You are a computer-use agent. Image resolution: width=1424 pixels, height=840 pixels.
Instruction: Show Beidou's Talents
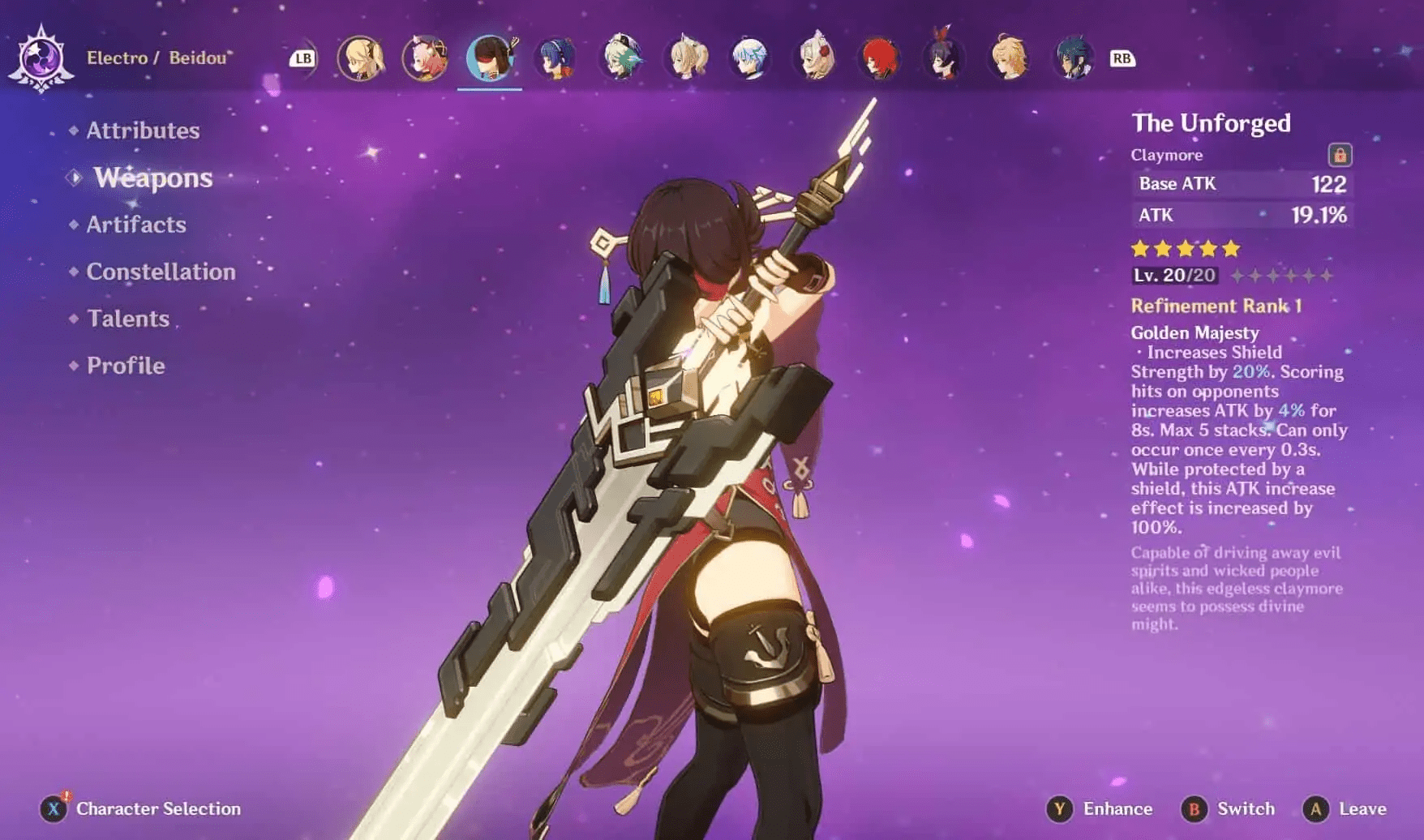[x=128, y=319]
